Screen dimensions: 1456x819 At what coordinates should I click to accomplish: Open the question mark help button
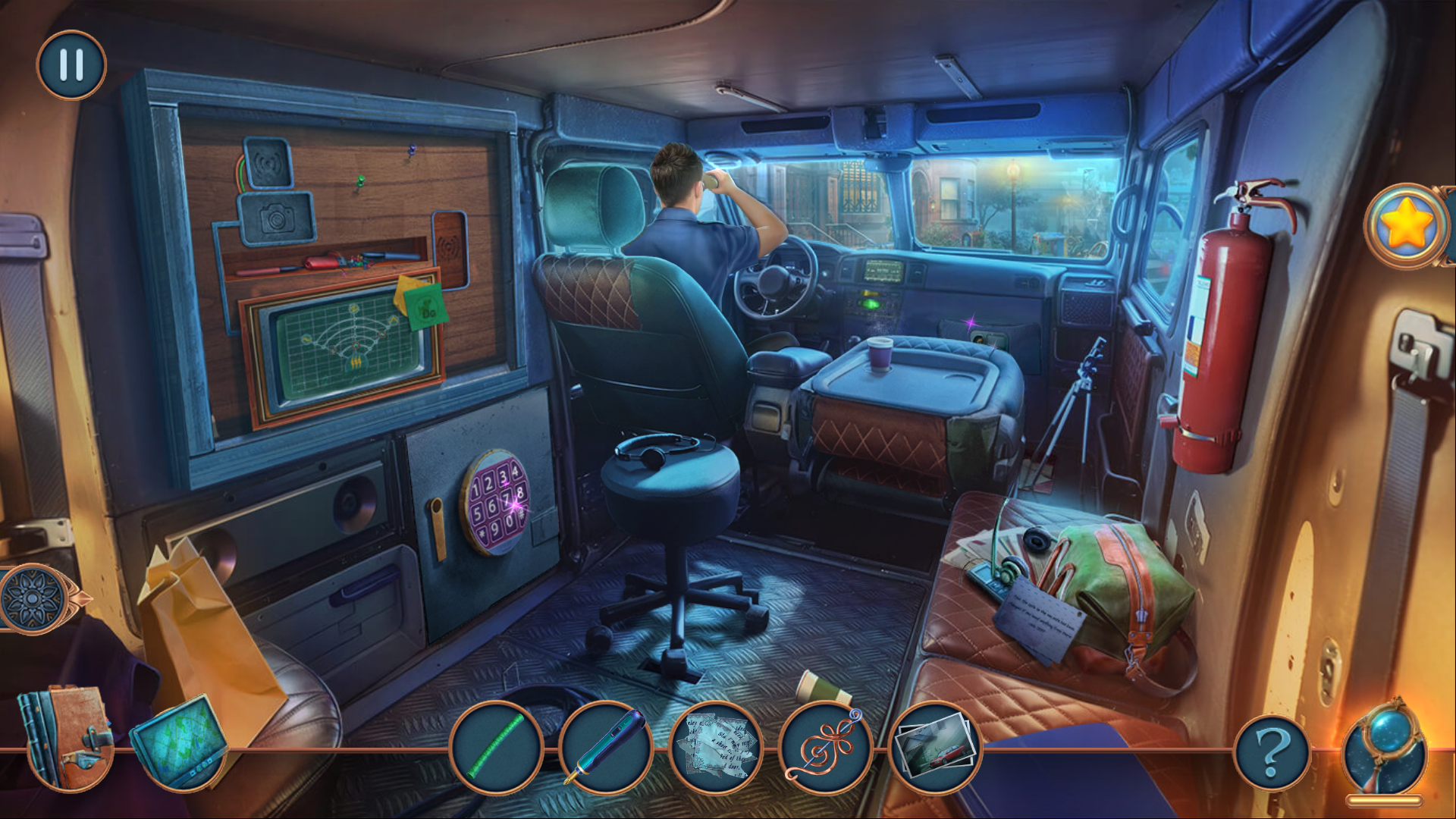(1272, 753)
